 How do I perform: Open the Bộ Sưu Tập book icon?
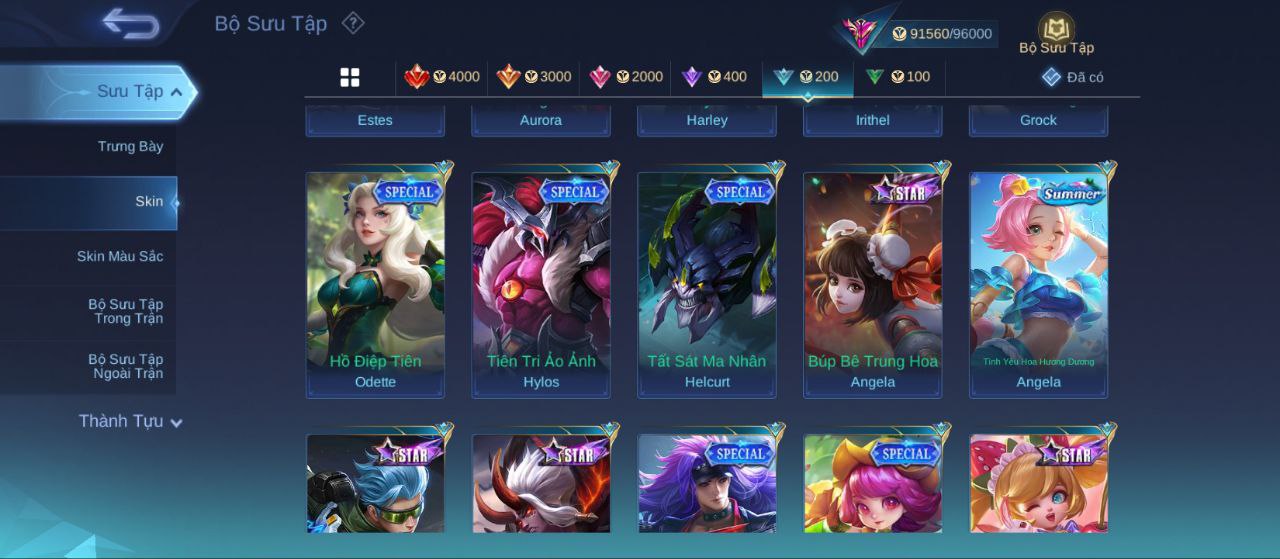pos(1056,32)
